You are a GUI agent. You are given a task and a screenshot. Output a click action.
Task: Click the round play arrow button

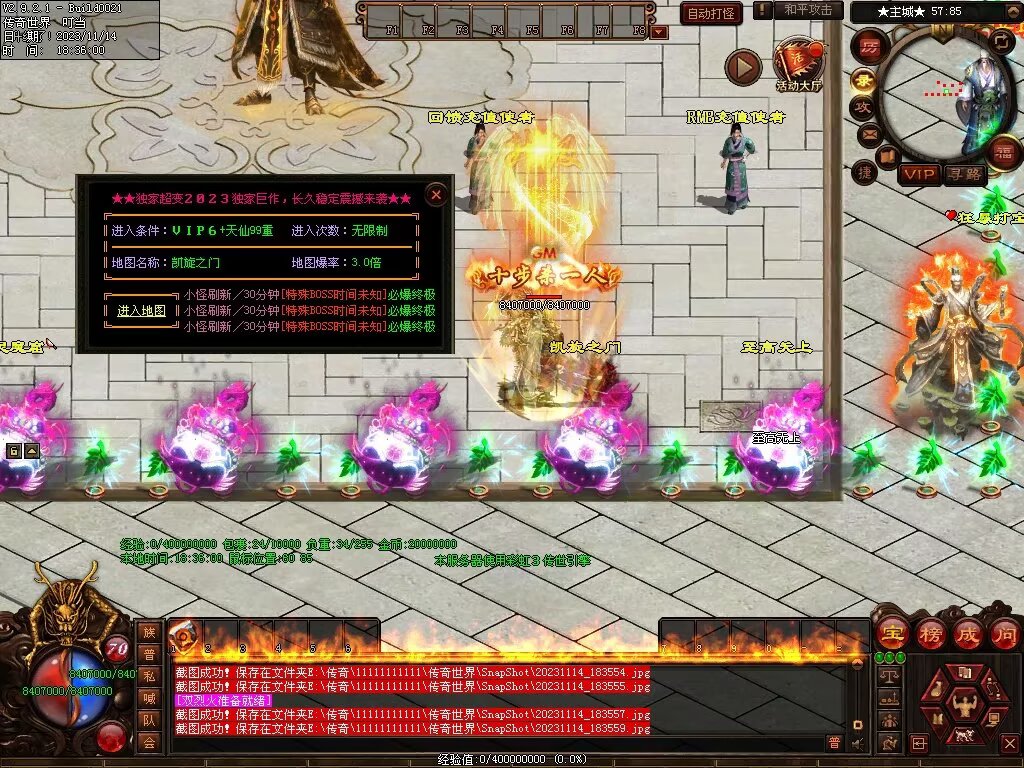coord(743,67)
